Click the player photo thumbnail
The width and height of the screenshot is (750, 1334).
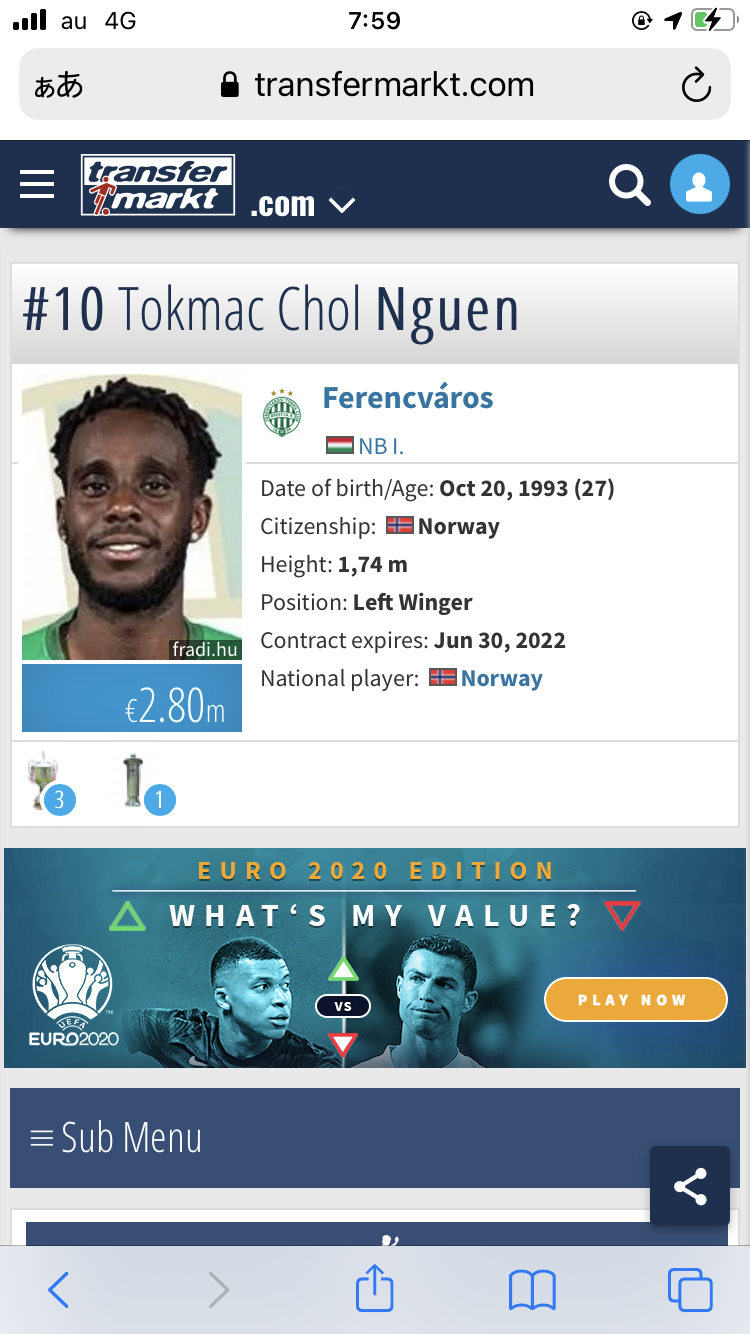[132, 518]
